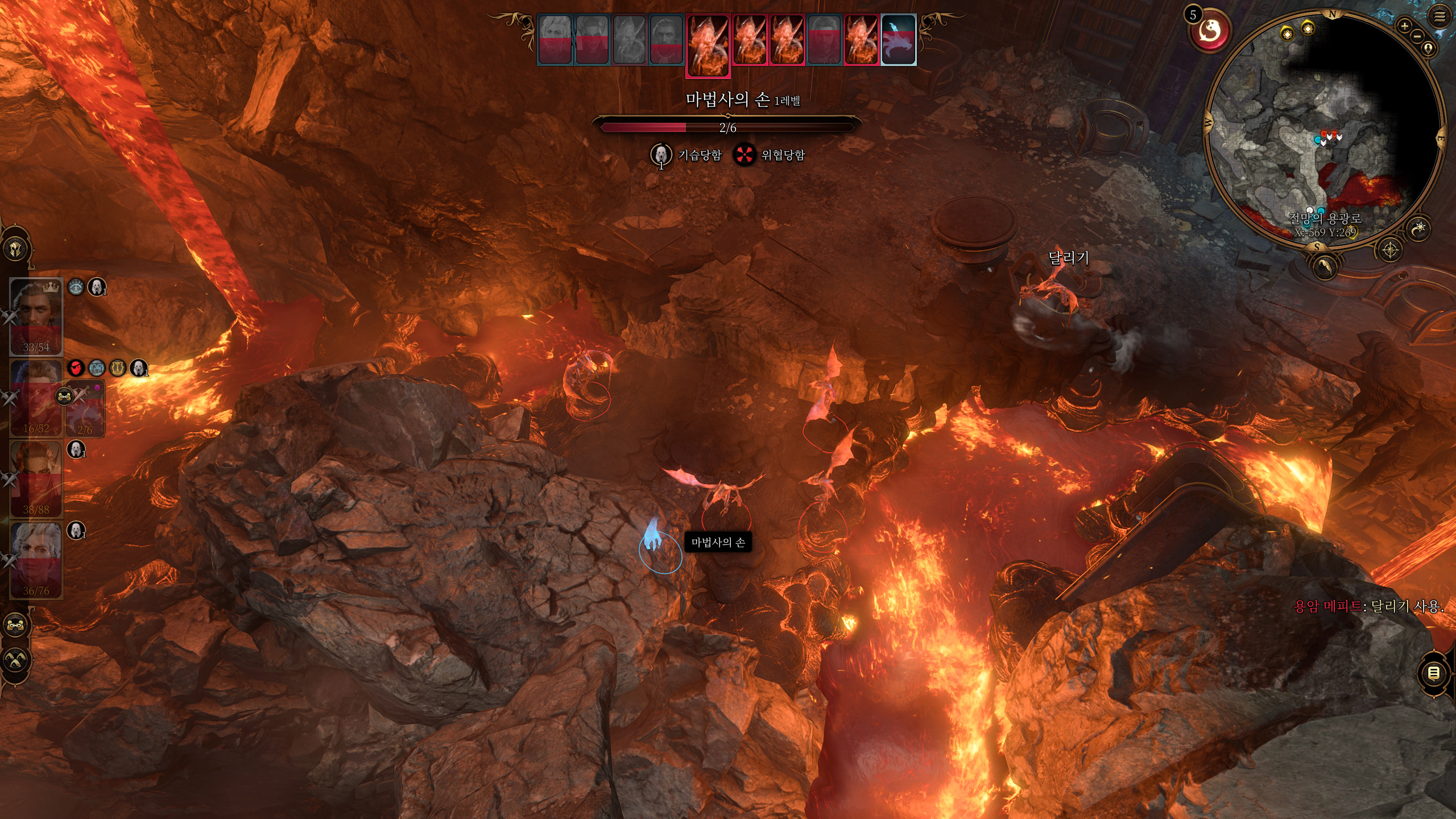The height and width of the screenshot is (819, 1456).
Task: Select the crowned party leader portrait
Action: (x=36, y=316)
